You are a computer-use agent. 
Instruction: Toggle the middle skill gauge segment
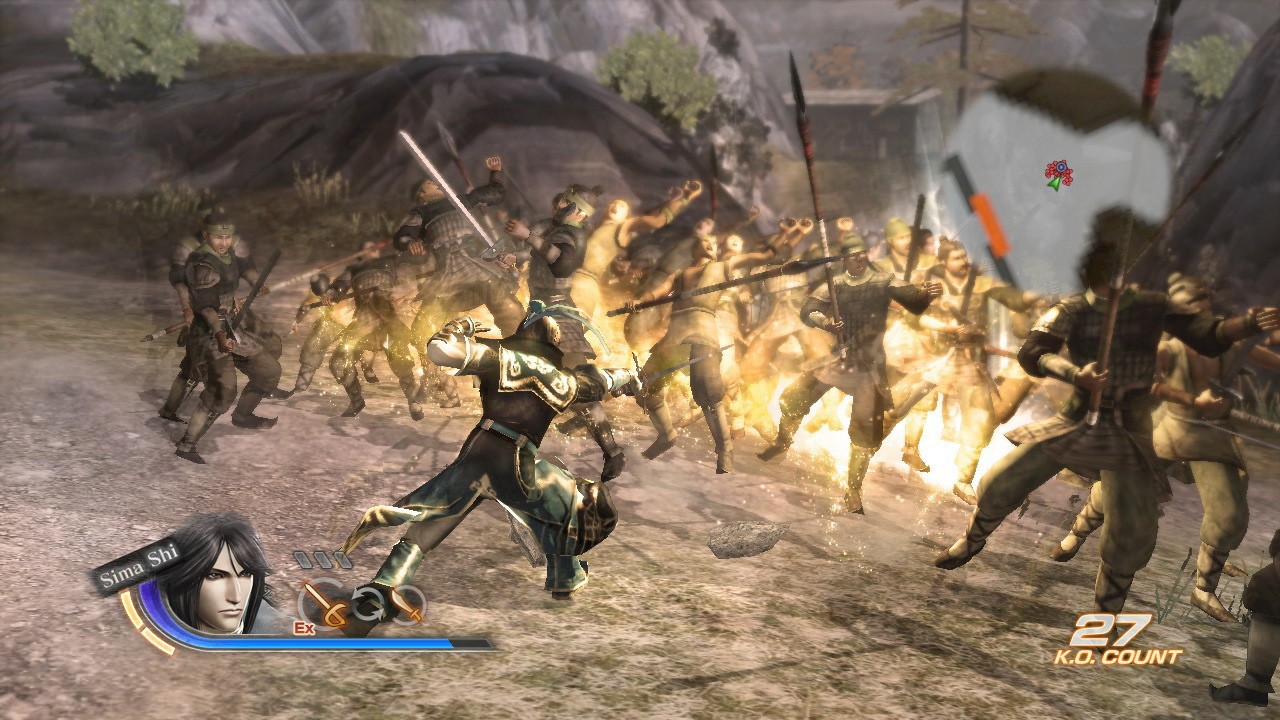pos(322,559)
